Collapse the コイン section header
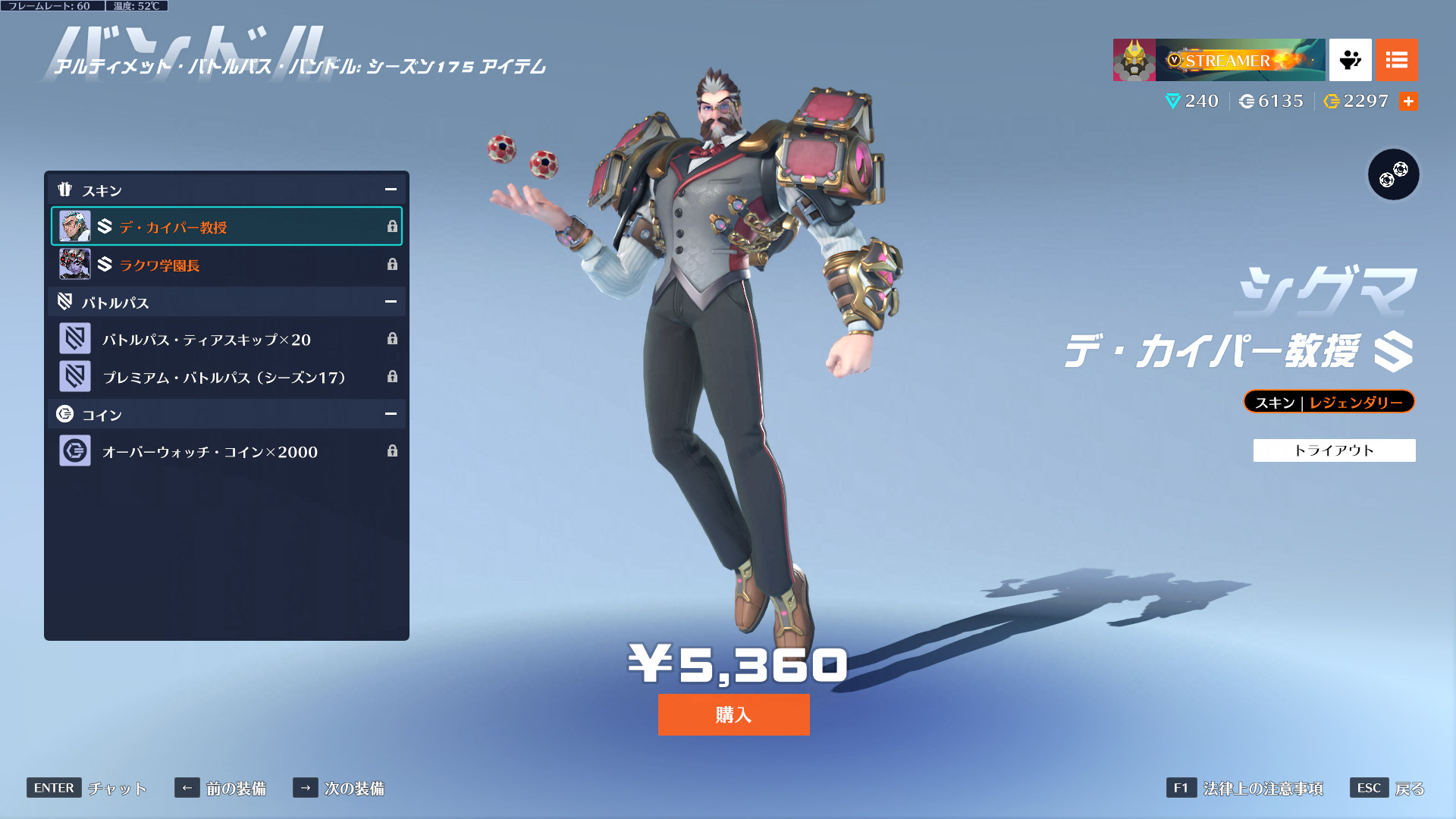1456x819 pixels. pyautogui.click(x=391, y=414)
